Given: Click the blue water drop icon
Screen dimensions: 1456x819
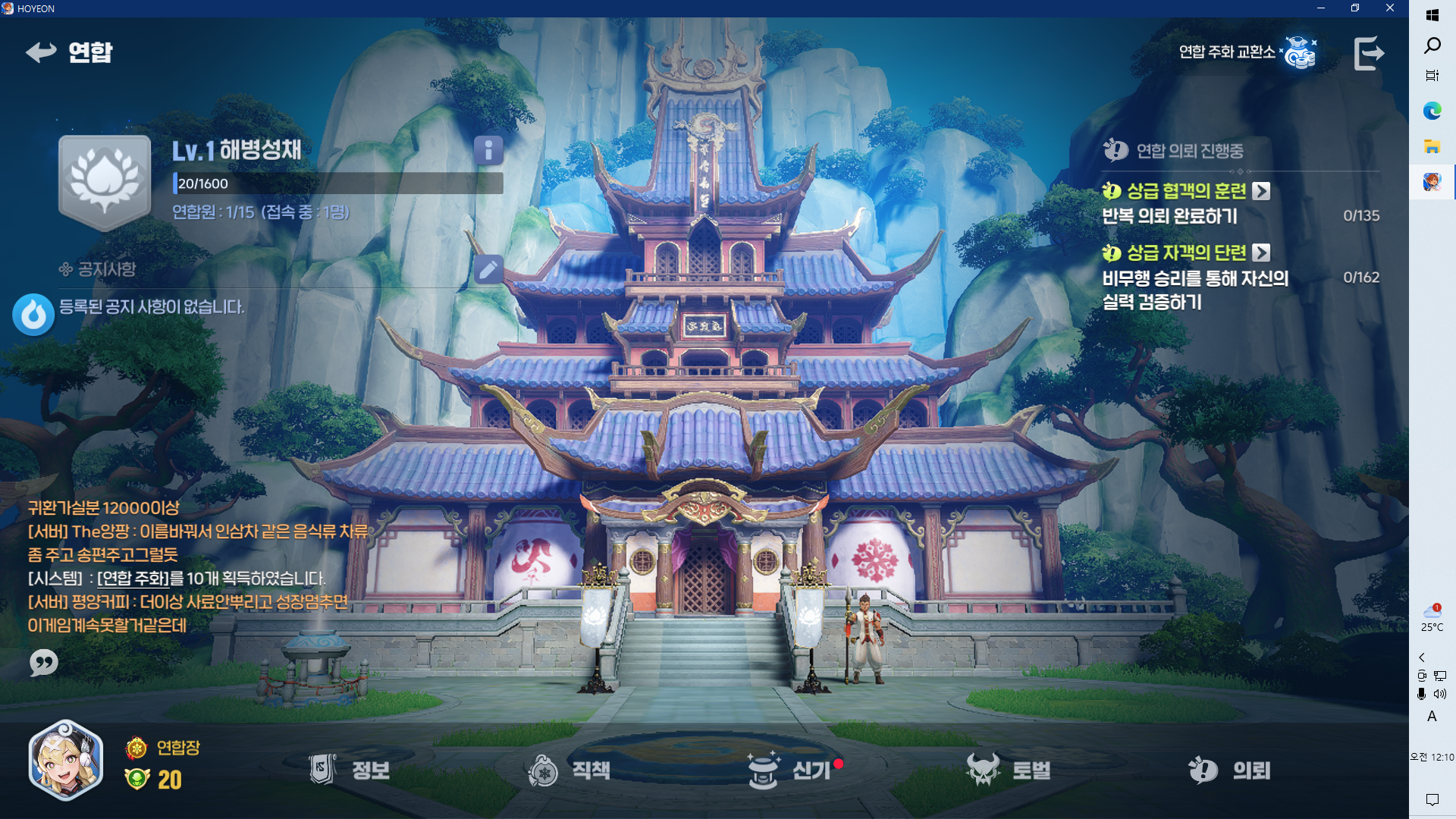Looking at the screenshot, I should 33,314.
